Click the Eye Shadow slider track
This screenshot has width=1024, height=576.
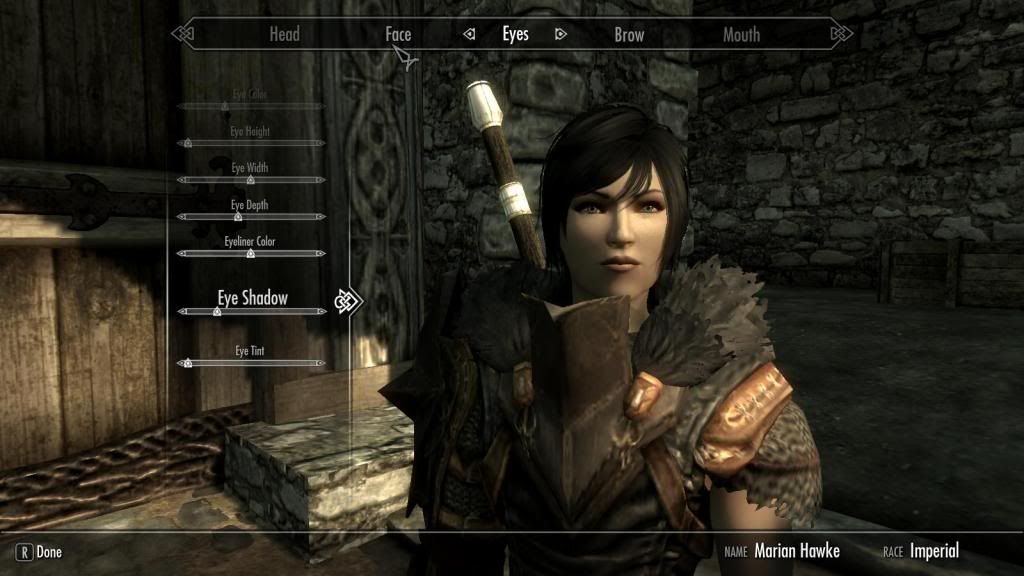click(251, 311)
